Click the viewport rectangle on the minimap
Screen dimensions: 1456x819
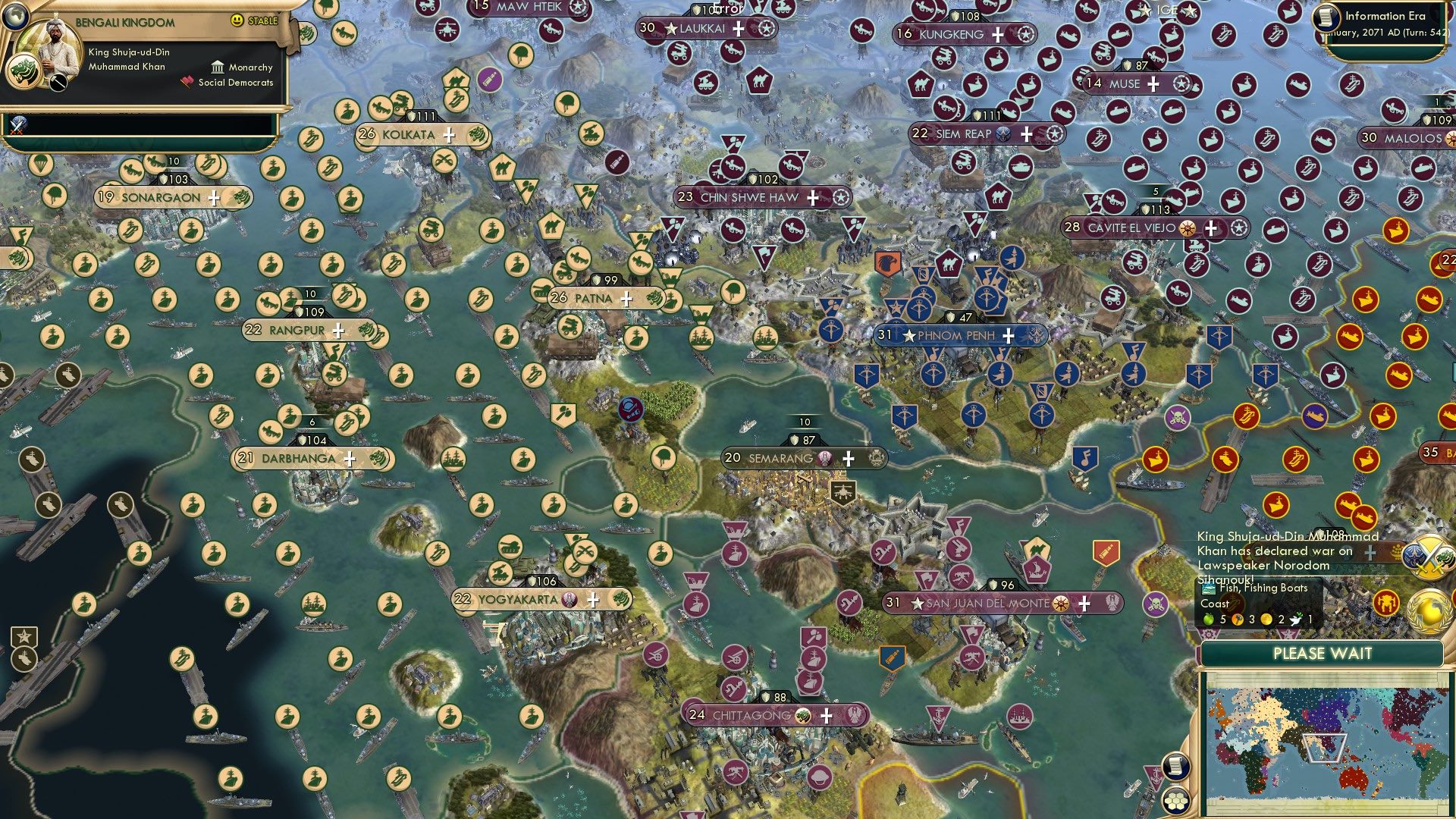coord(1324,748)
